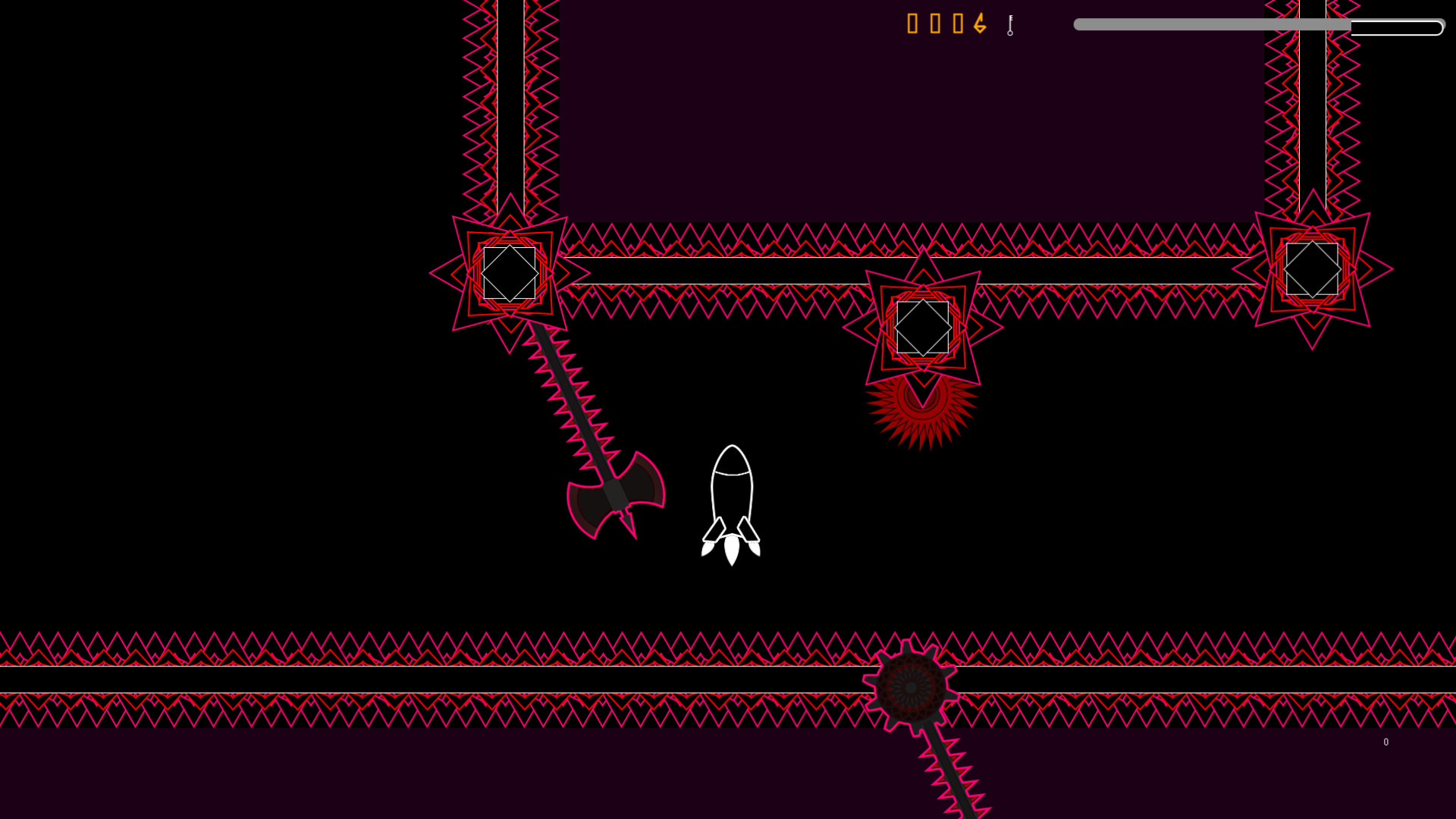
Task: Select the orange lightning bolt icon
Action: pos(978,24)
